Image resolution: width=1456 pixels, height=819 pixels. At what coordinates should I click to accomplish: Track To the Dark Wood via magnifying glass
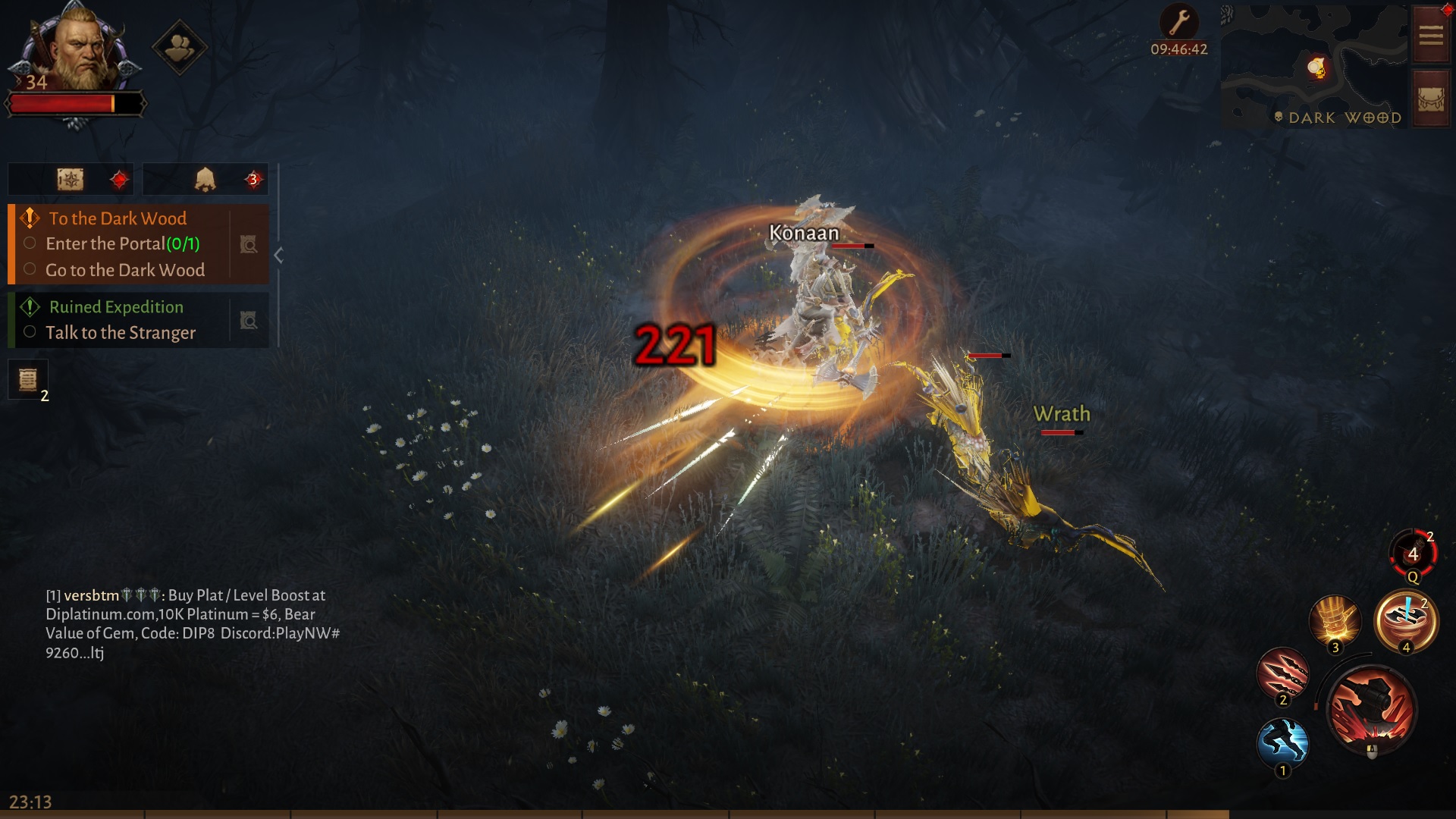coord(248,244)
